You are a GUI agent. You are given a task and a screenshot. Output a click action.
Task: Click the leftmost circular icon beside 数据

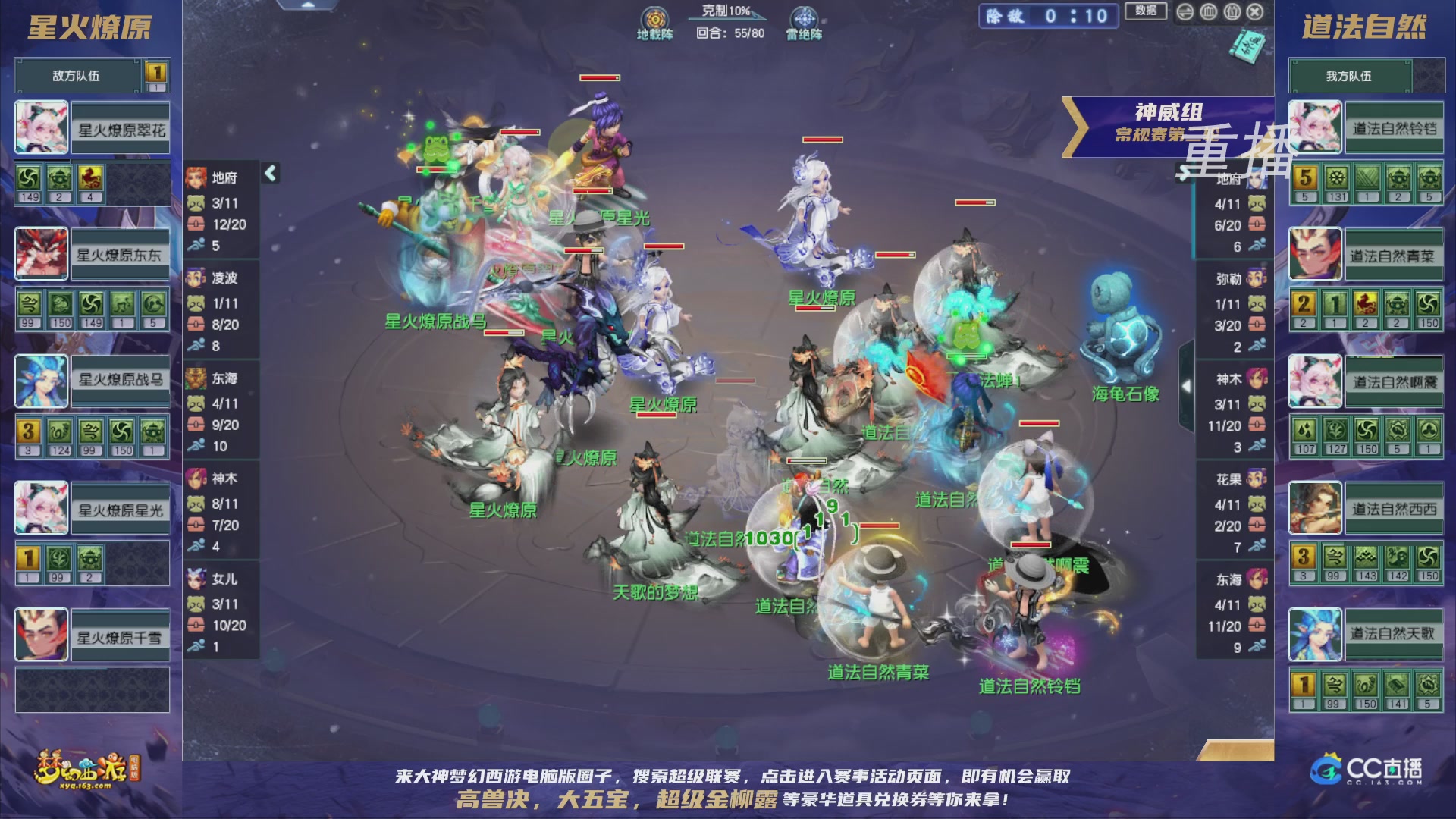(1187, 13)
